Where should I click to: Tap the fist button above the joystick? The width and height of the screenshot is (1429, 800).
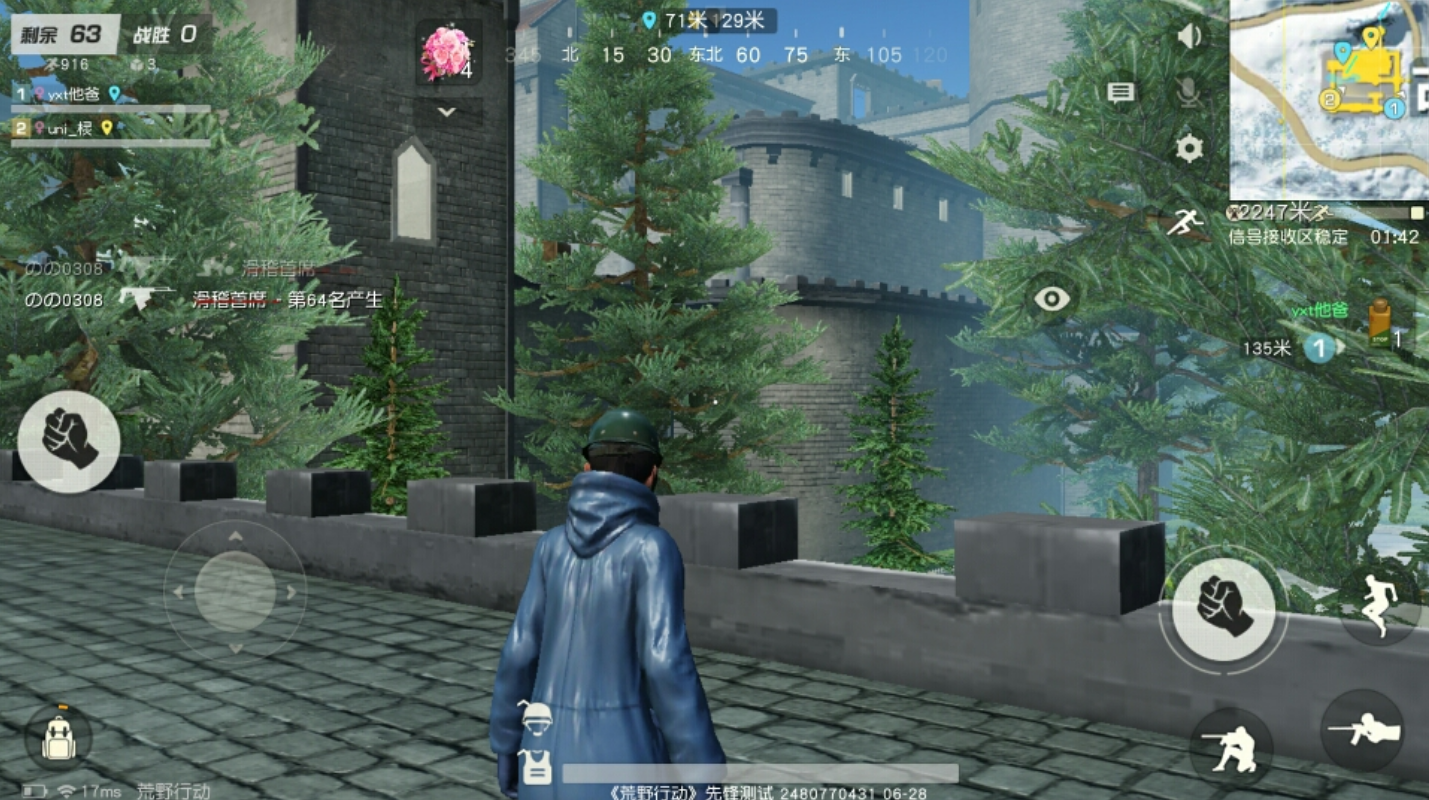tap(69, 440)
